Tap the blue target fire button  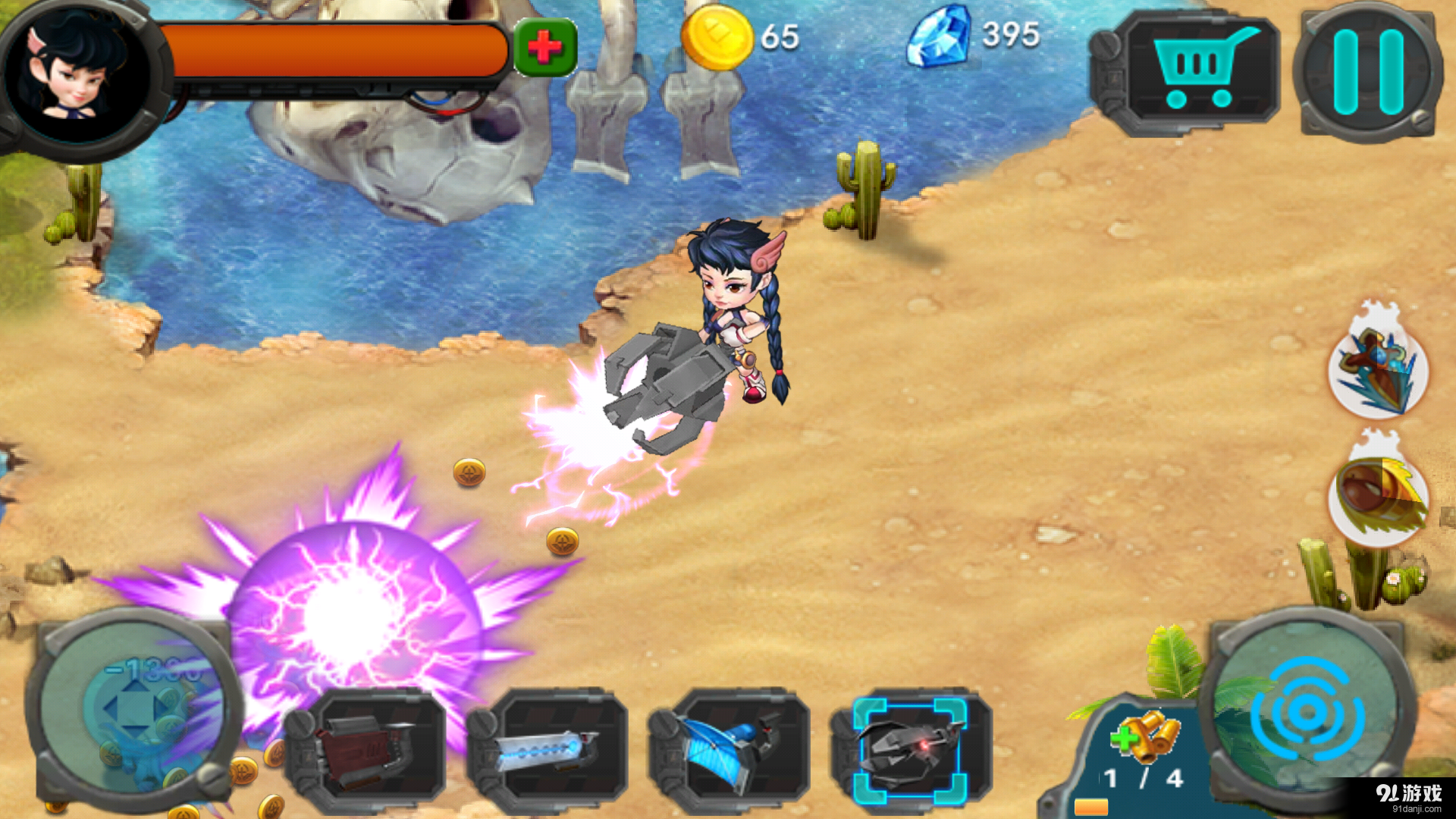(x=1307, y=711)
